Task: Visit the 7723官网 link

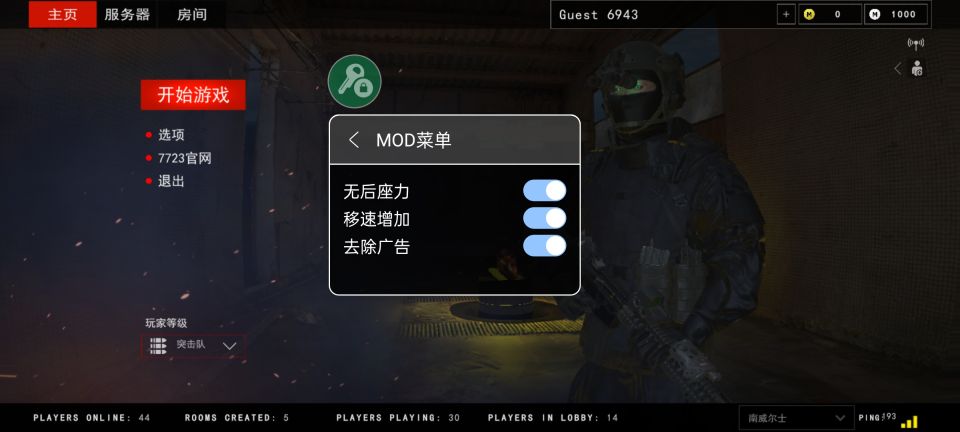Action: 184,158
